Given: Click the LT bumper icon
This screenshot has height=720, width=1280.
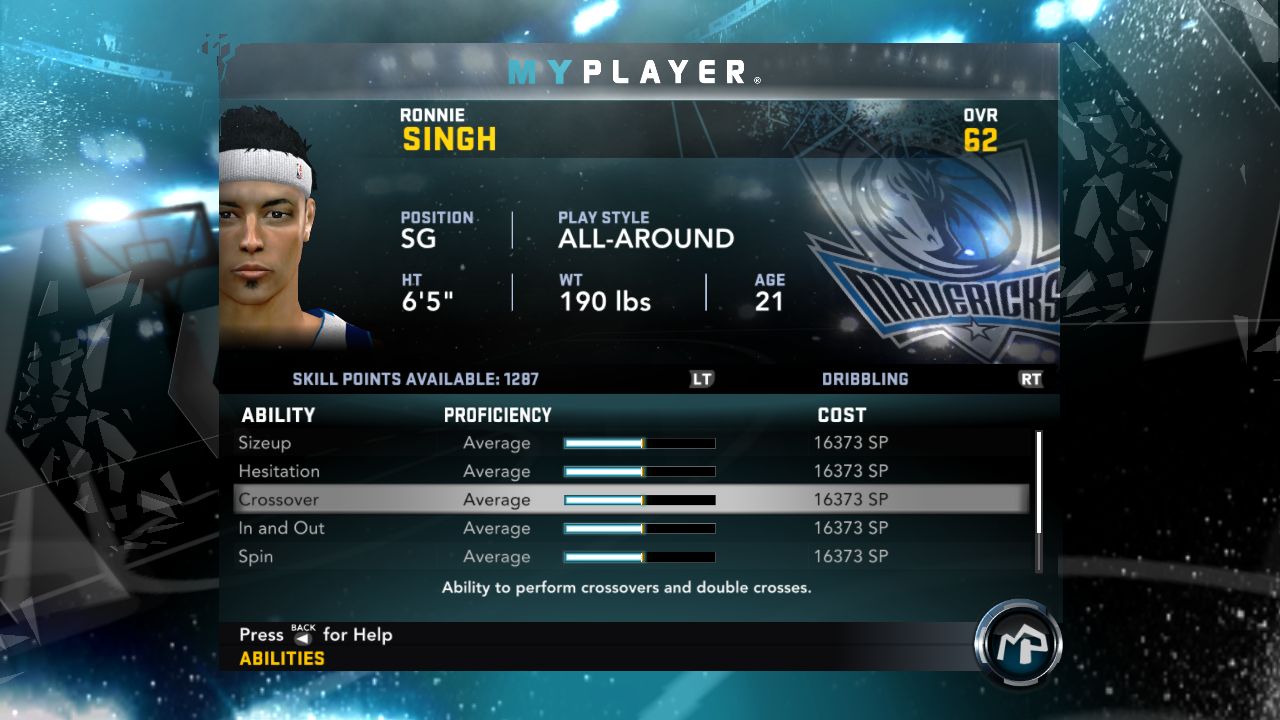Looking at the screenshot, I should [x=701, y=379].
